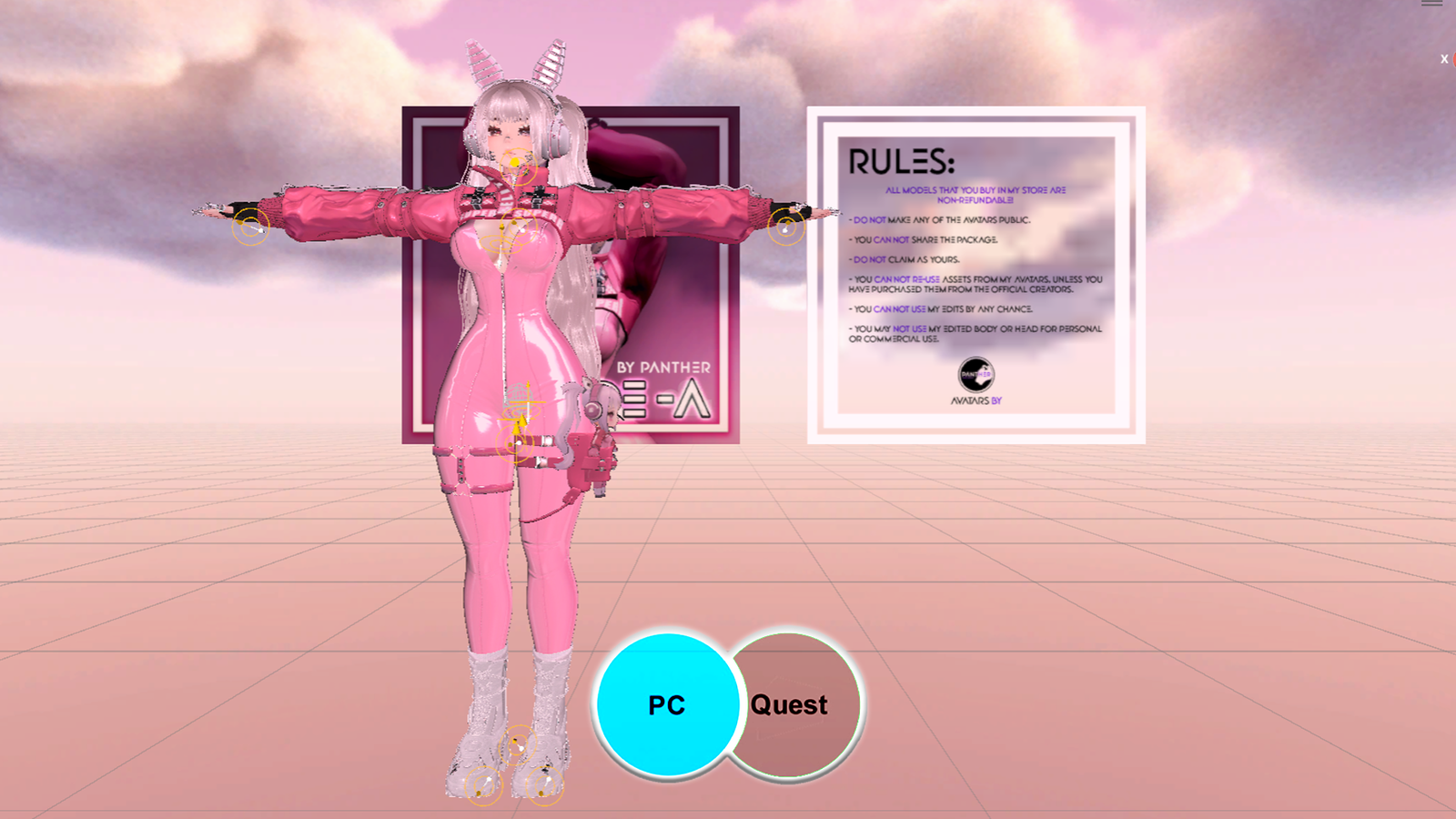This screenshot has height=819, width=1456.
Task: Click the white x near the right edge
Action: (x=1443, y=59)
